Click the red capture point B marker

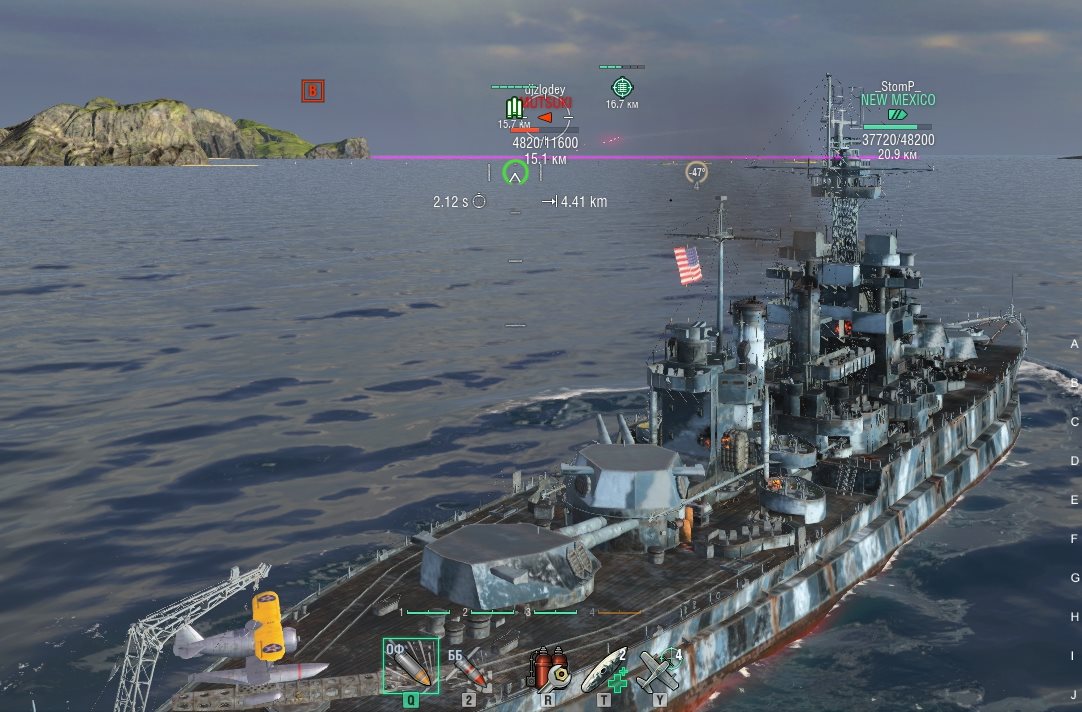tap(313, 92)
